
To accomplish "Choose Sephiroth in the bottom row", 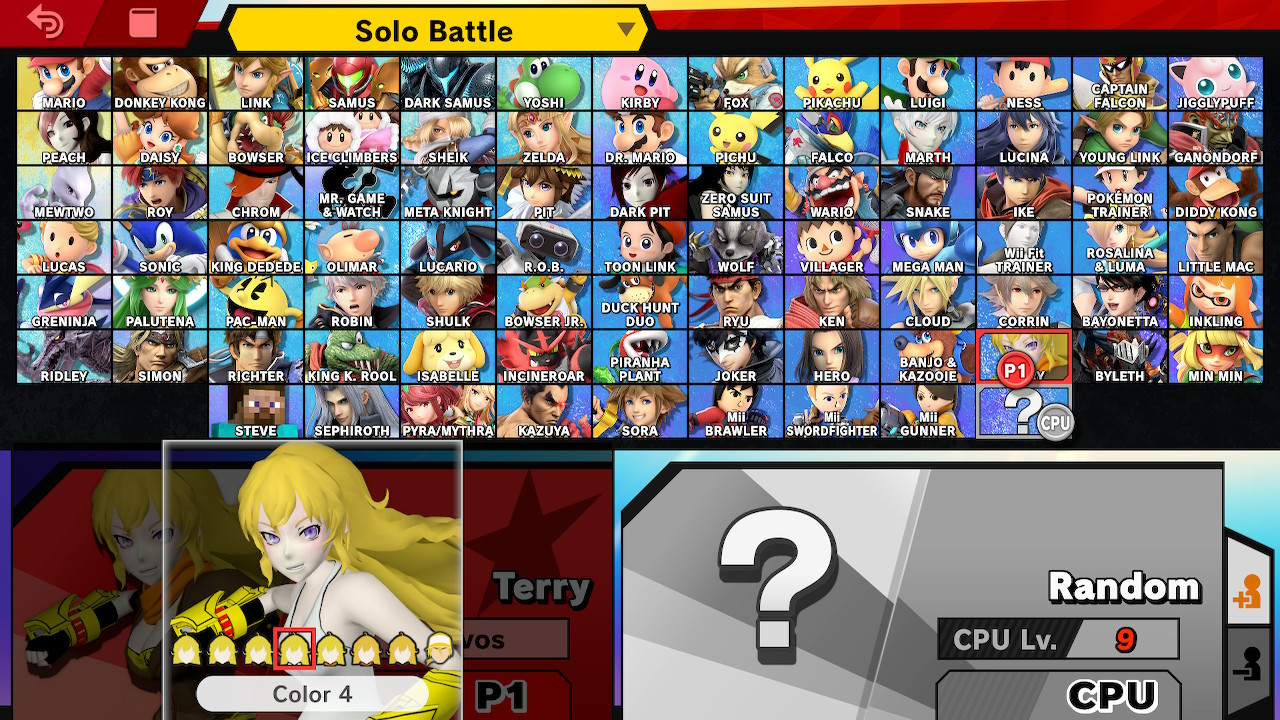I will [352, 410].
